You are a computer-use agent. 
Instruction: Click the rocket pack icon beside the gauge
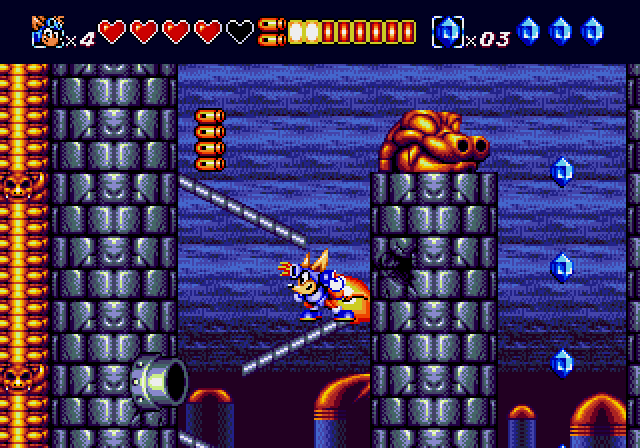tap(271, 31)
